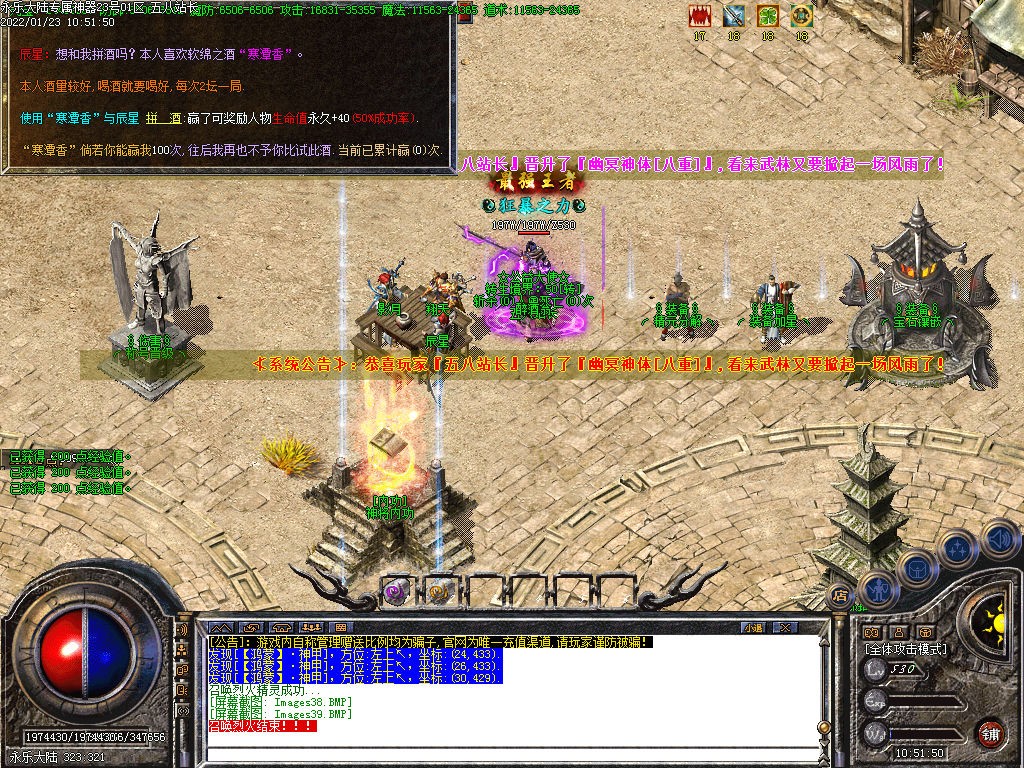Open the shop via the 店 button
The width and height of the screenshot is (1024, 768).
click(840, 597)
